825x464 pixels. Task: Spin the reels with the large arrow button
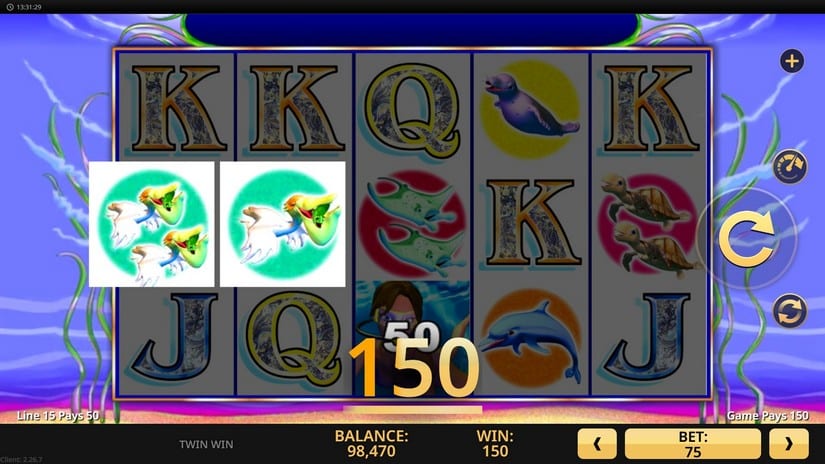(747, 240)
